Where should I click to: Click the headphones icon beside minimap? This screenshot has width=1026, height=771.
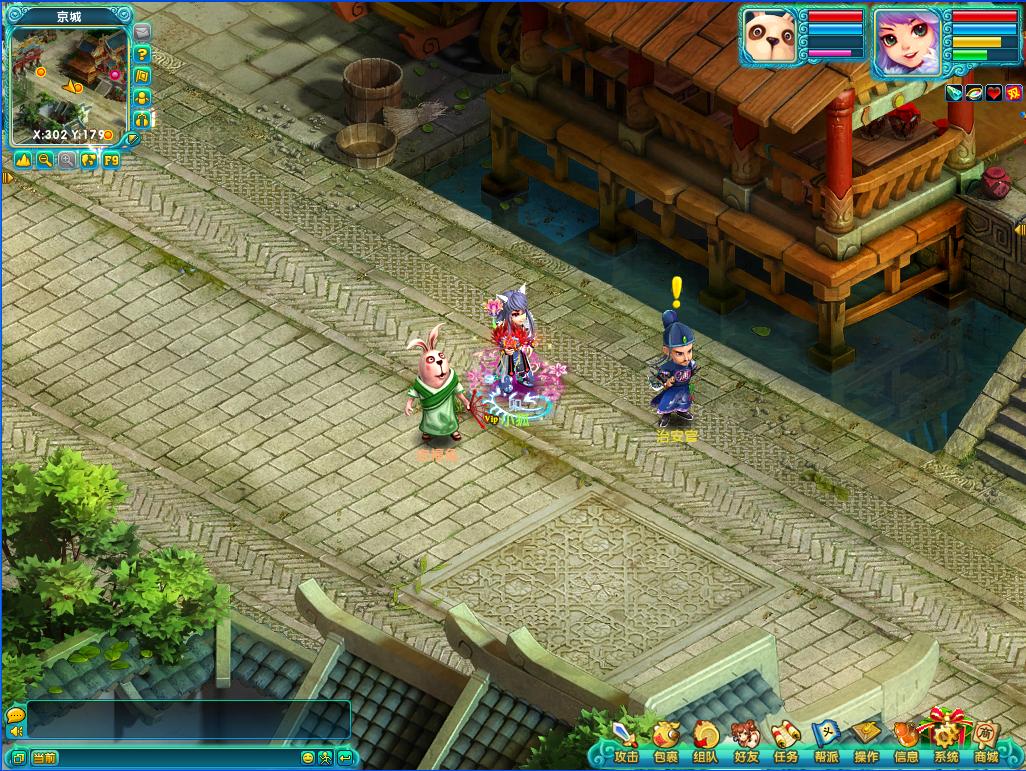click(x=142, y=119)
